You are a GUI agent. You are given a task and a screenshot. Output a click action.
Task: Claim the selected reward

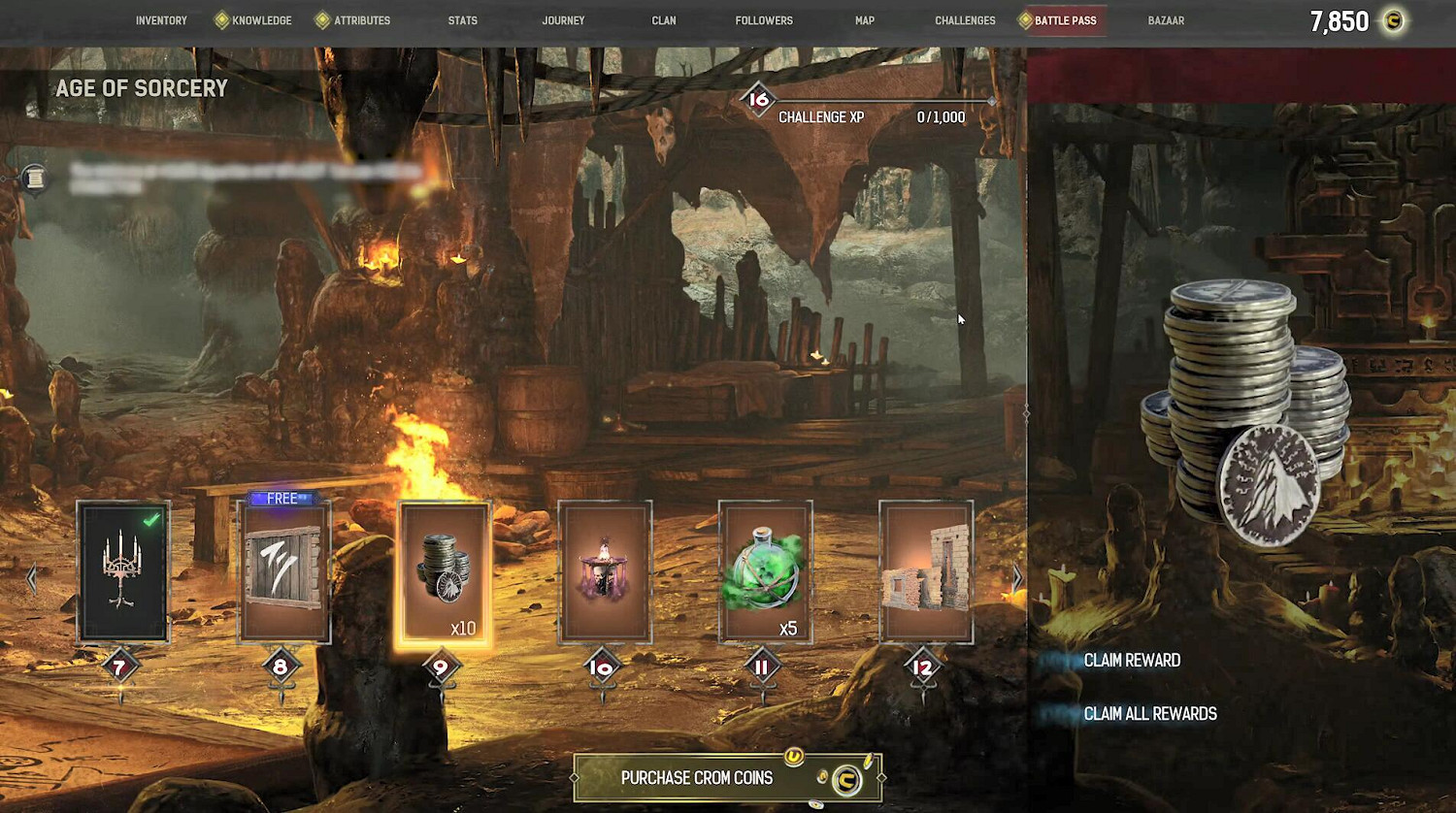[x=1132, y=661]
